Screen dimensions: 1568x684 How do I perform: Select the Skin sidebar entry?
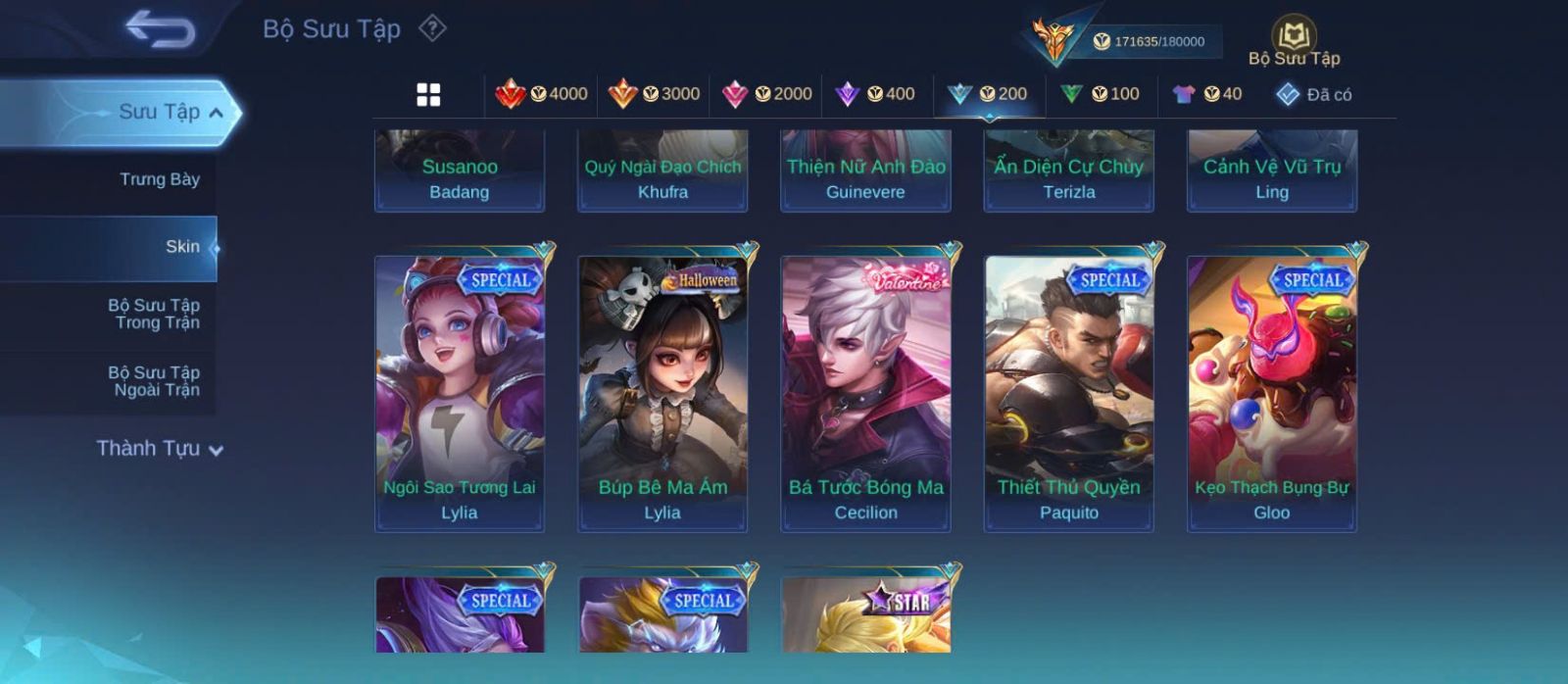click(182, 247)
